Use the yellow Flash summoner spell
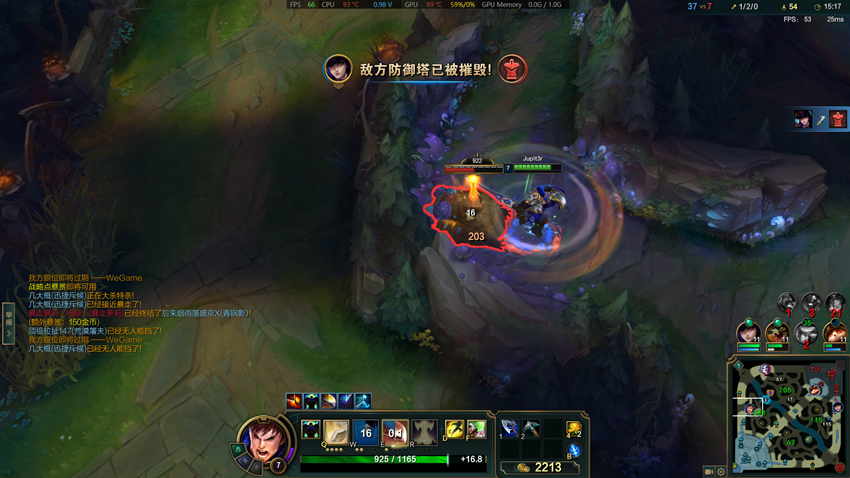The image size is (850, 478). (454, 430)
